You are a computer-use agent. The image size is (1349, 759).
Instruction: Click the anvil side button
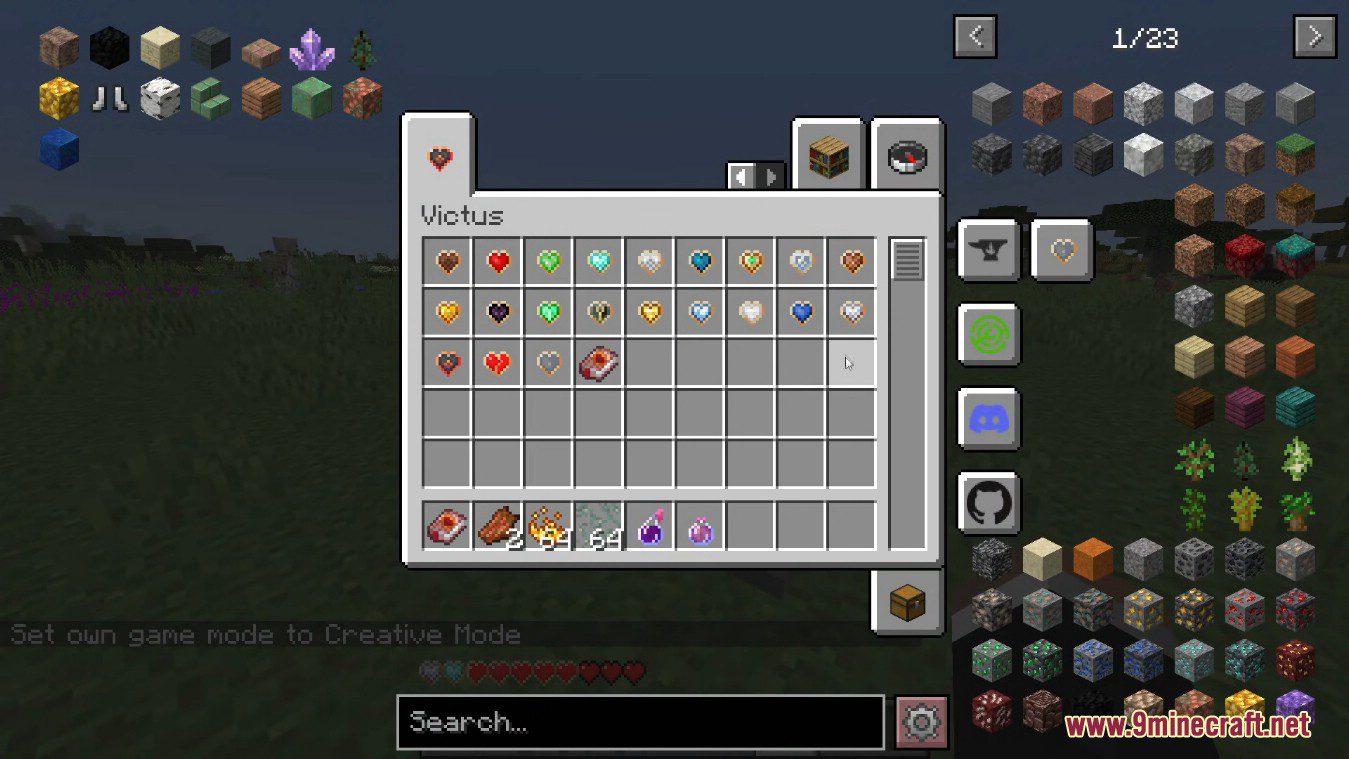989,249
